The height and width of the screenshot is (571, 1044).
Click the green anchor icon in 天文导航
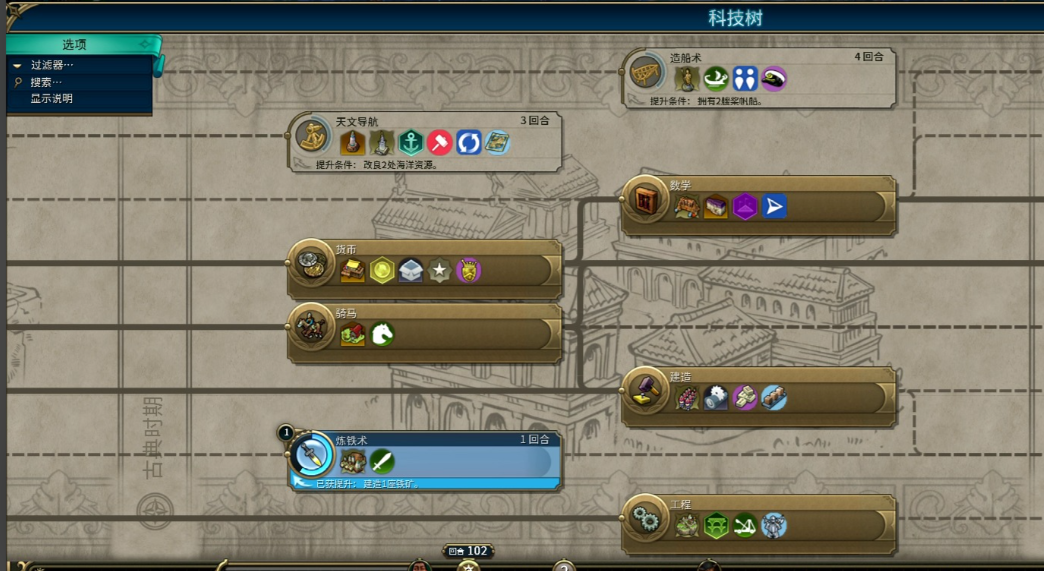410,142
